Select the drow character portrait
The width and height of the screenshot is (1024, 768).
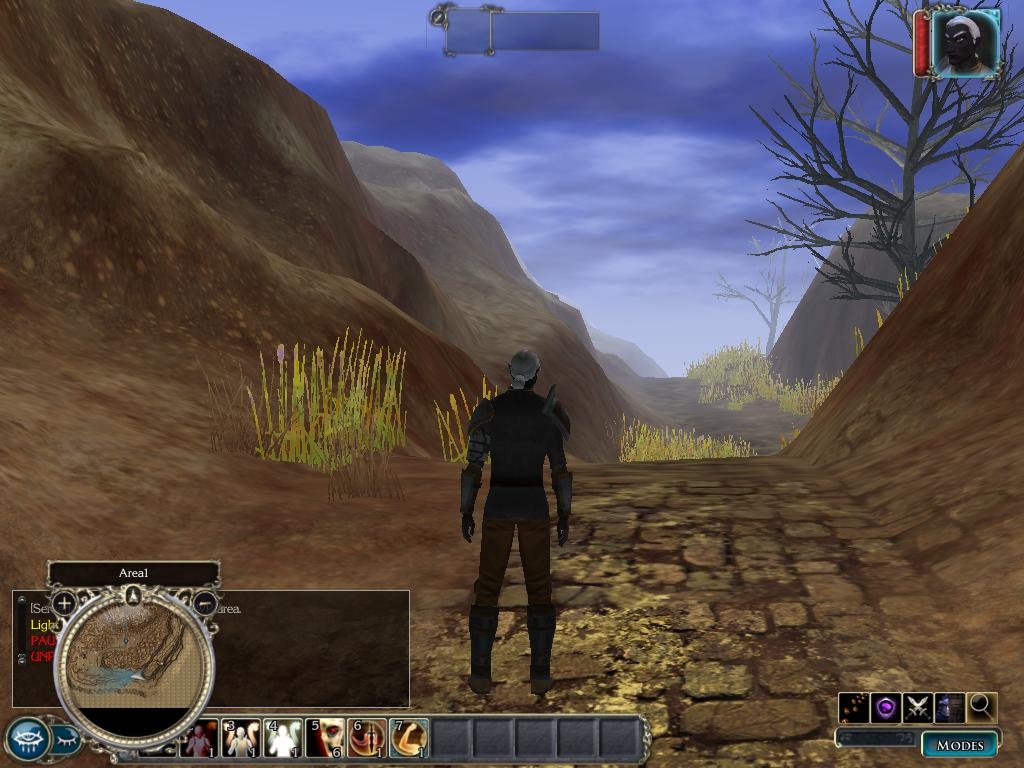(965, 42)
